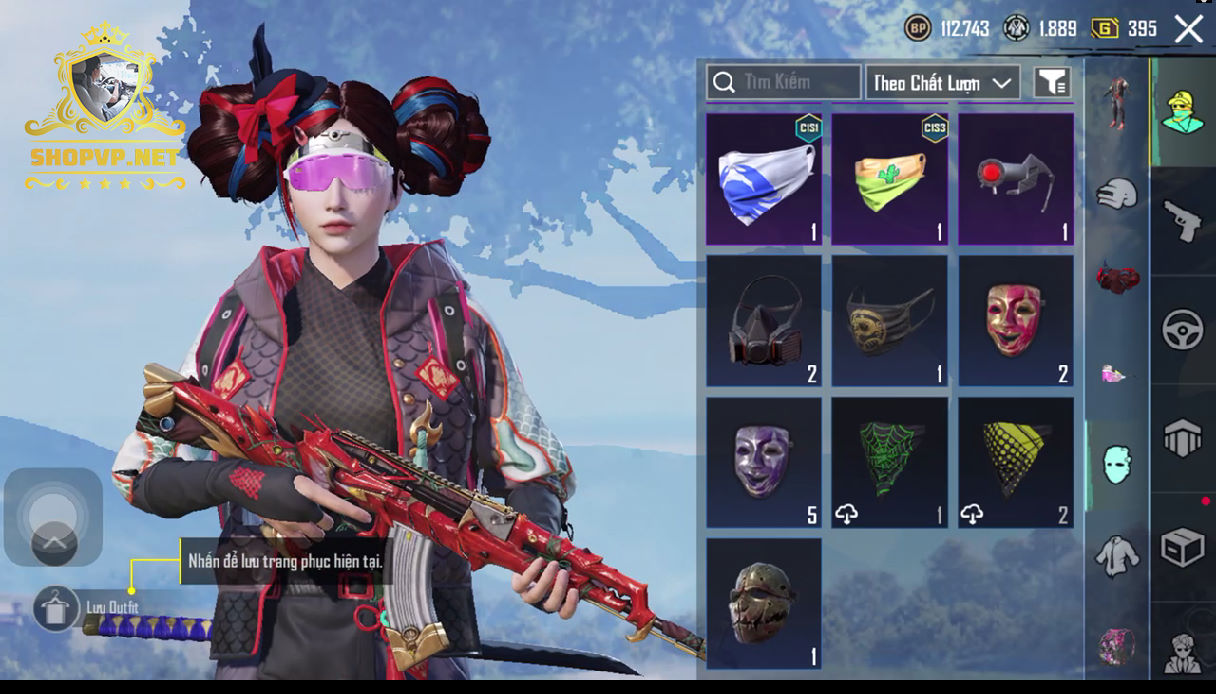Viewport: 1216px width, 694px height.
Task: Open the Theo Chất Lượng sort dropdown
Action: [x=942, y=83]
